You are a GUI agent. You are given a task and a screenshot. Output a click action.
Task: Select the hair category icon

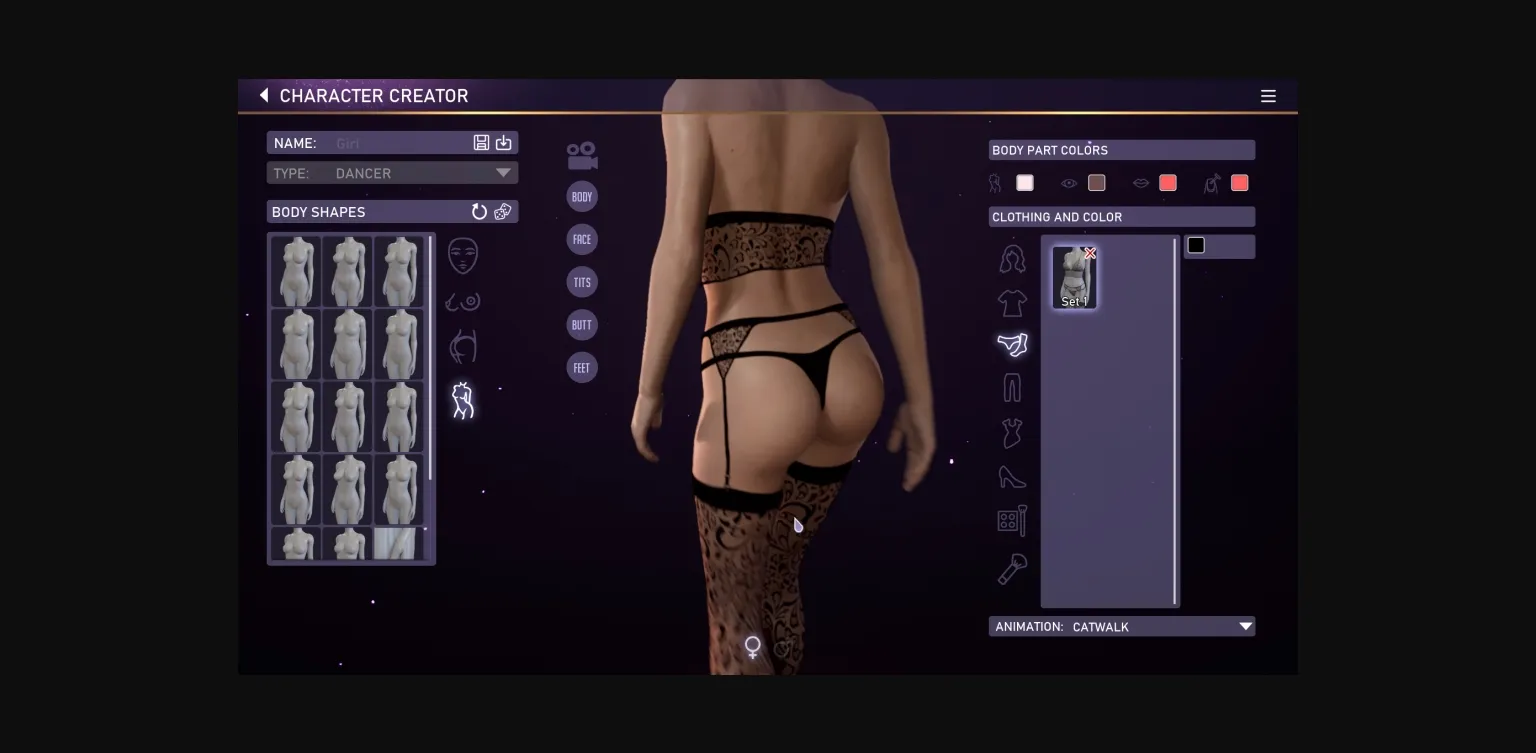tap(1012, 258)
